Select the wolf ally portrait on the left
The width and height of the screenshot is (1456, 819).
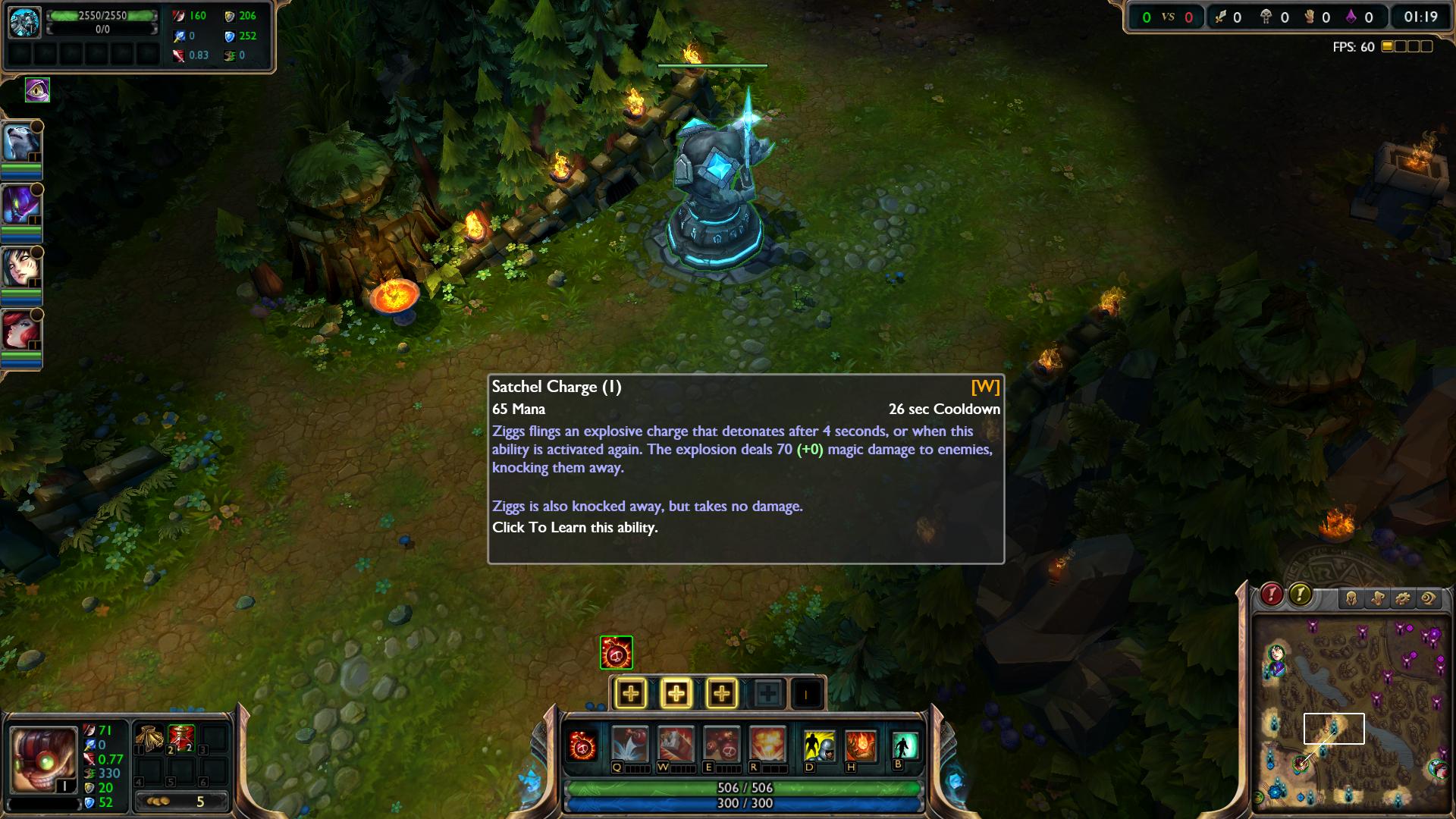pyautogui.click(x=21, y=143)
